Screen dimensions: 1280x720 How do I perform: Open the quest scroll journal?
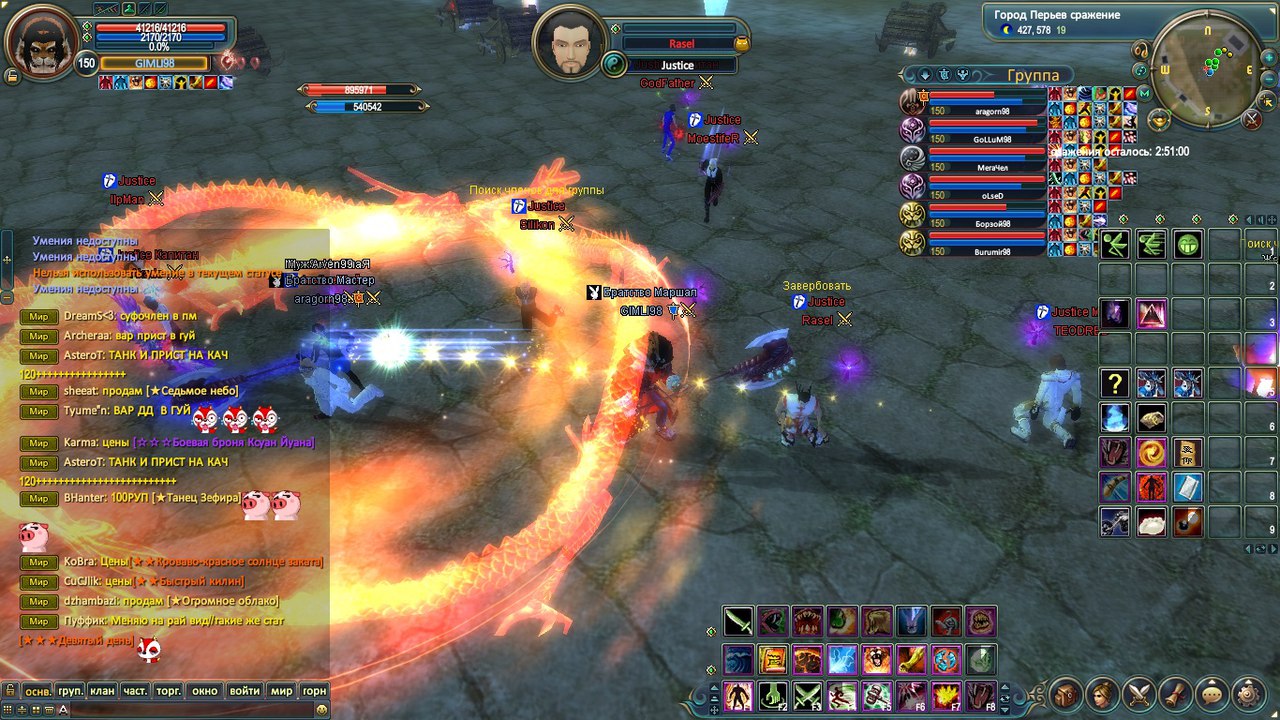click(x=1177, y=692)
